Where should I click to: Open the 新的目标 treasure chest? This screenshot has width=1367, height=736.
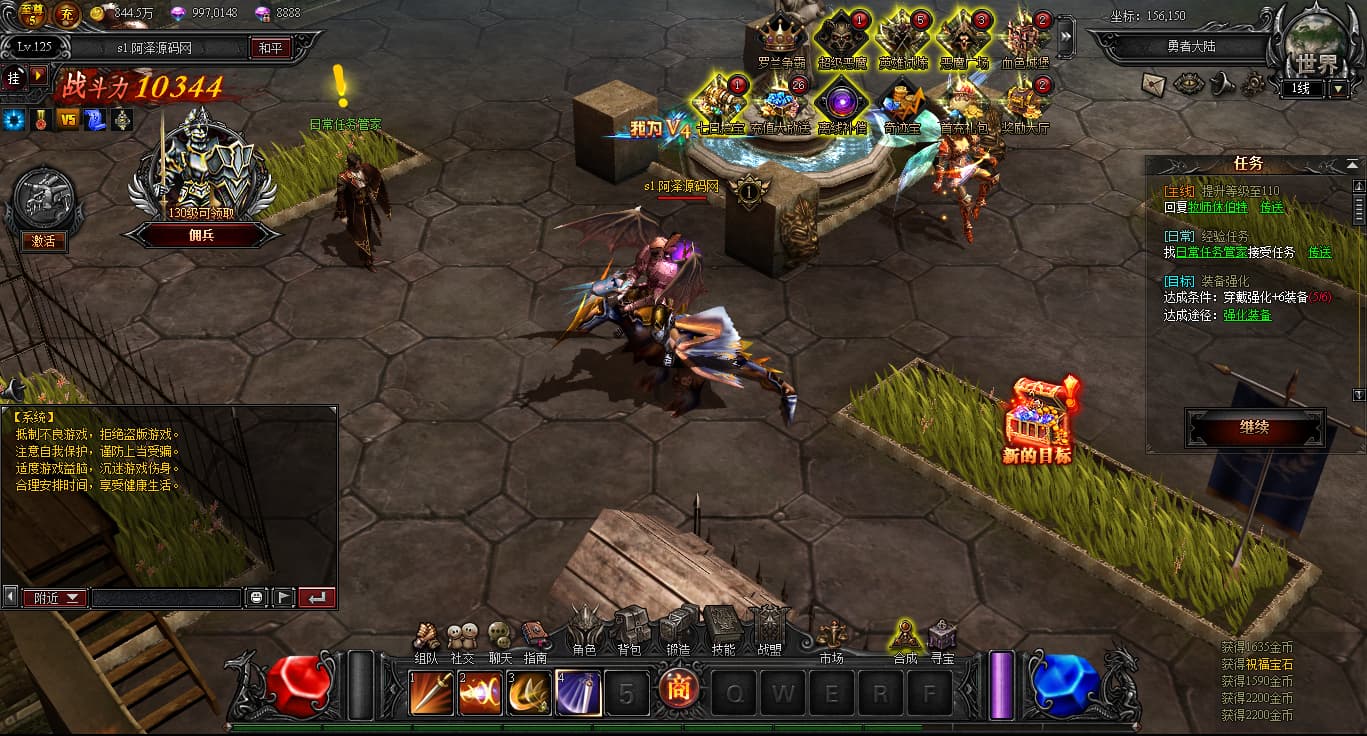pyautogui.click(x=1037, y=420)
